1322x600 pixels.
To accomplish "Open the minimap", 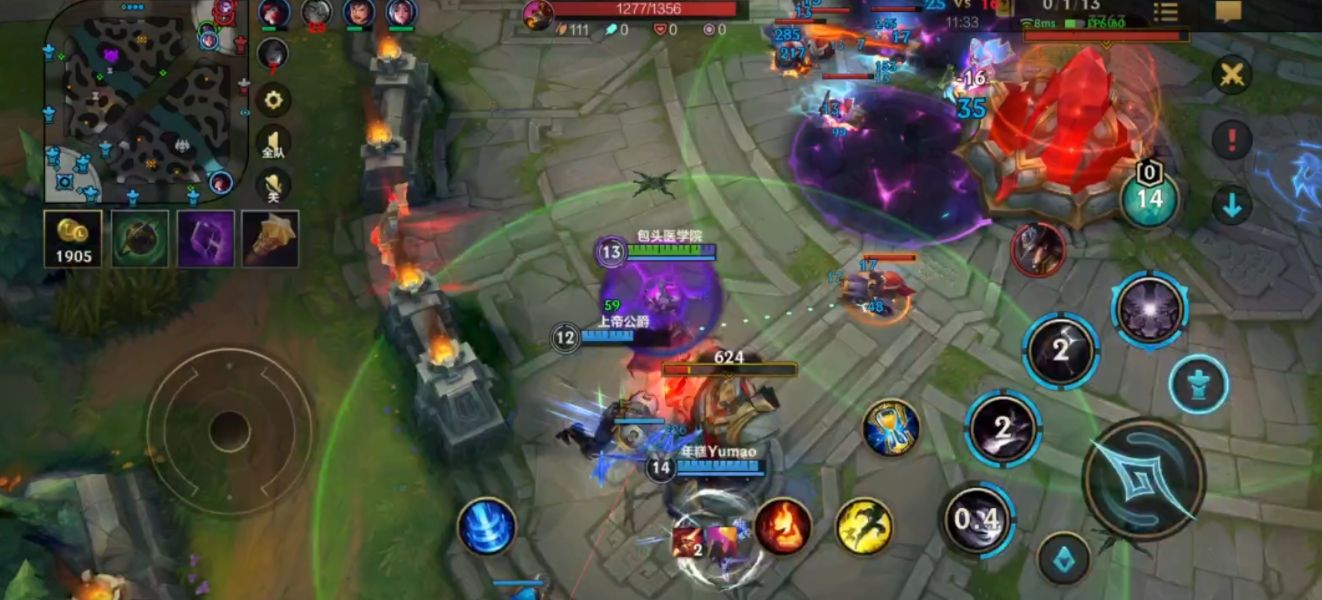I will click(x=145, y=100).
